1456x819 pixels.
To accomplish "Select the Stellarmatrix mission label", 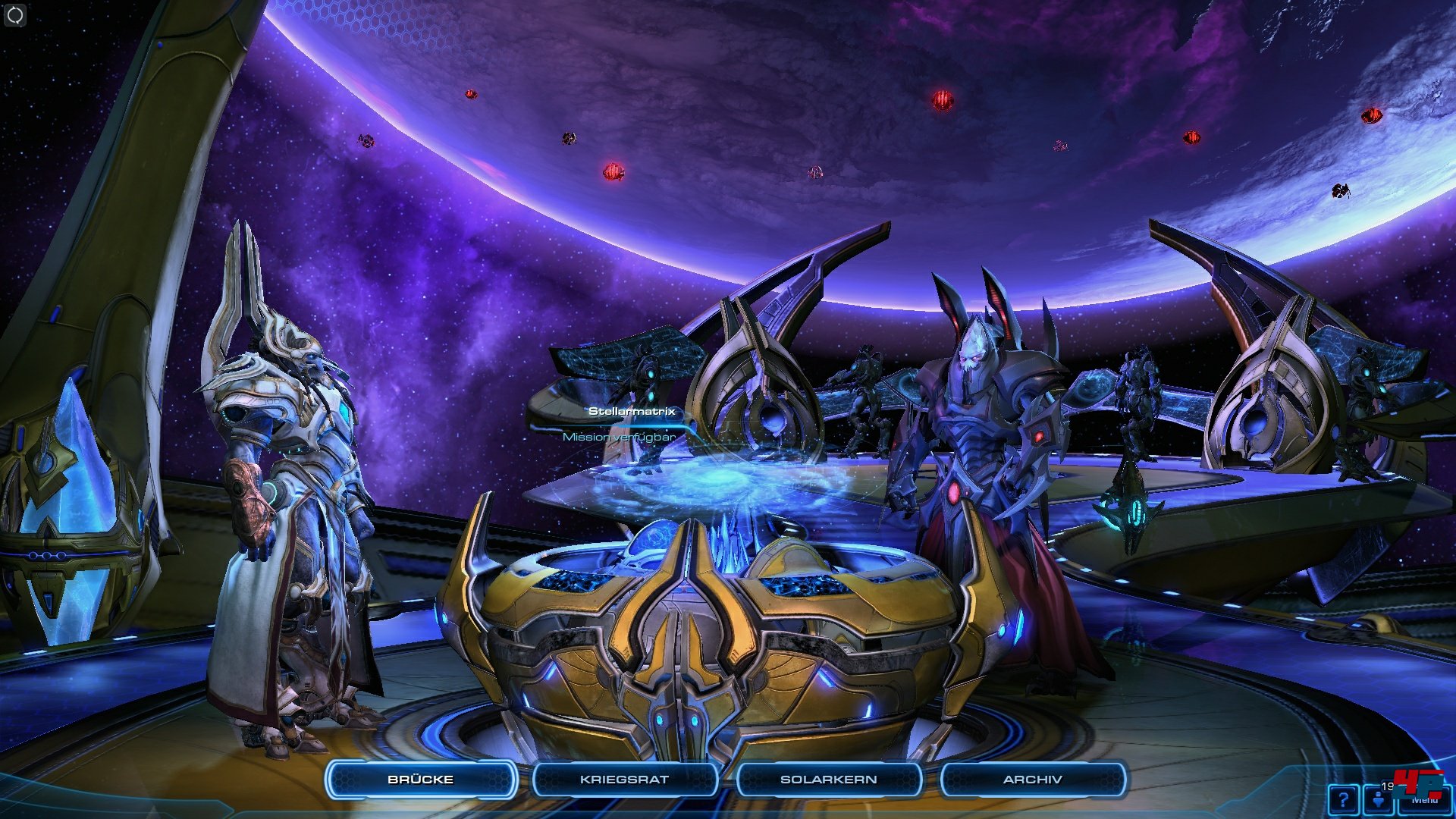I will pos(631,412).
